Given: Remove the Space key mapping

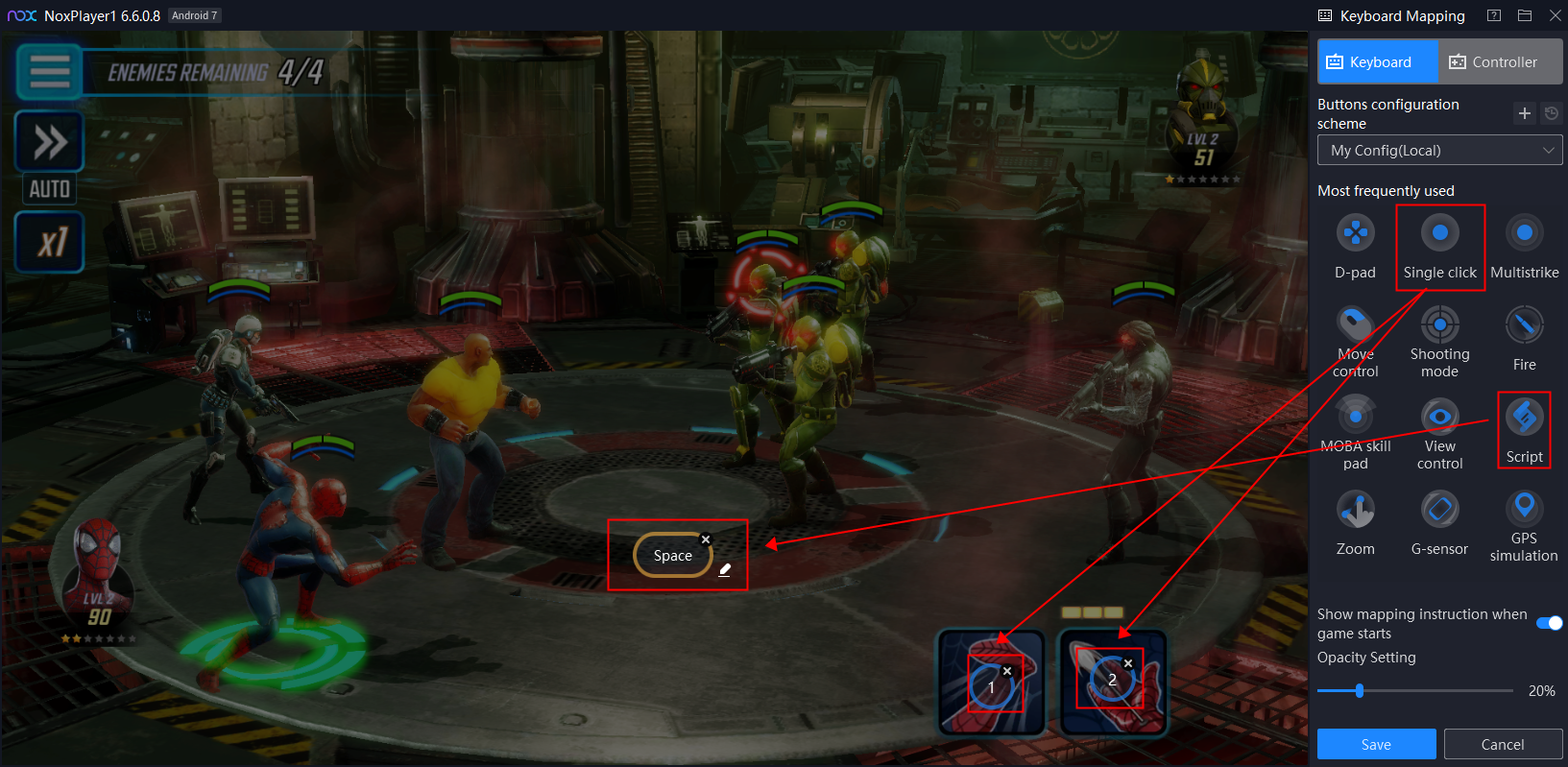Looking at the screenshot, I should 706,539.
